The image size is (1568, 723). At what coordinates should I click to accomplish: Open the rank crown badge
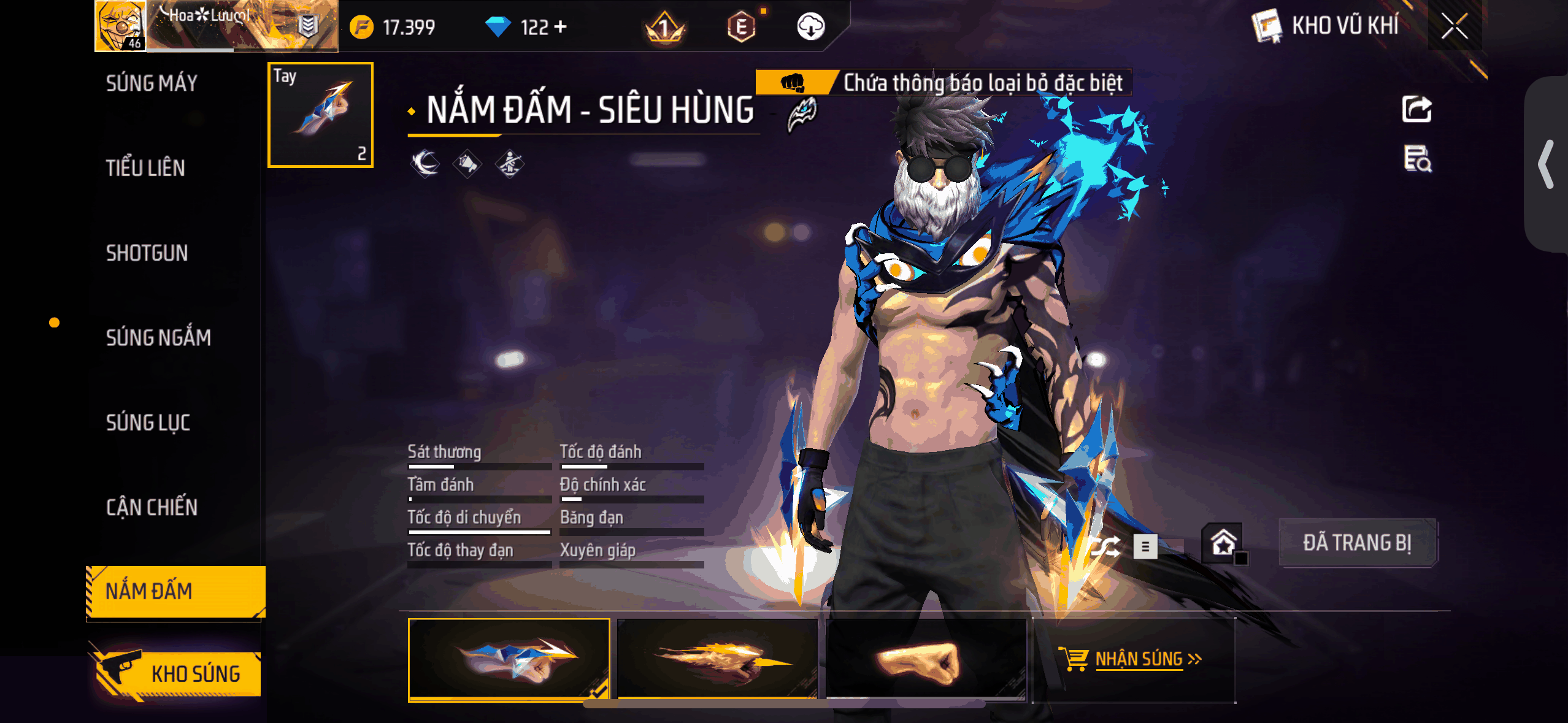click(664, 26)
